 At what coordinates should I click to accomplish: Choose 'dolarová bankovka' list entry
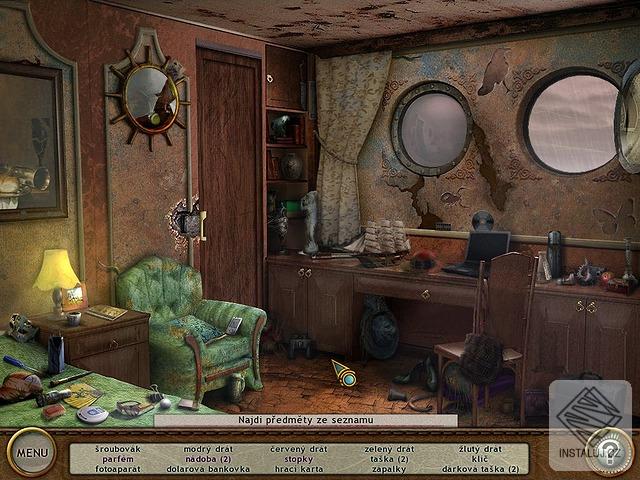(208, 468)
